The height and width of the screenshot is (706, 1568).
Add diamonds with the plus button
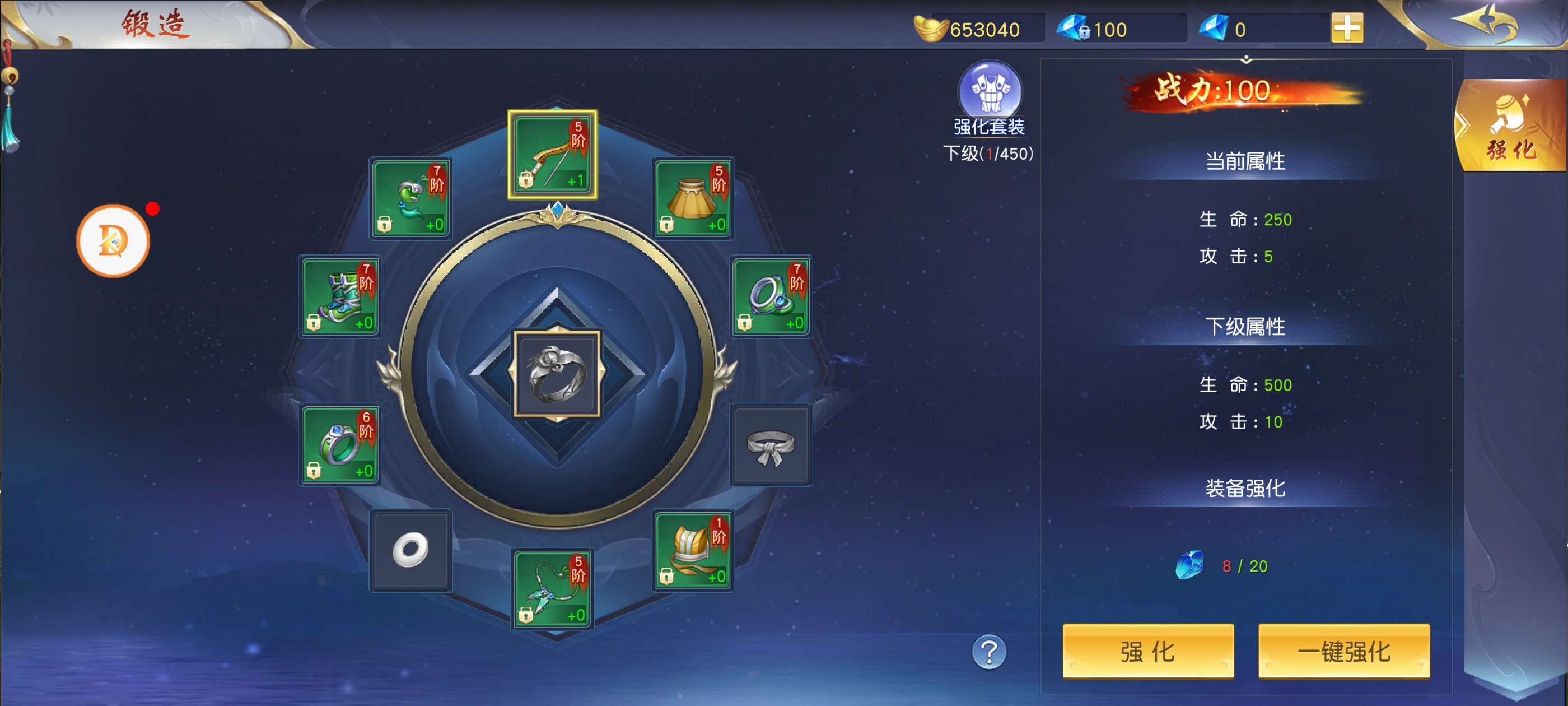coord(1347,29)
